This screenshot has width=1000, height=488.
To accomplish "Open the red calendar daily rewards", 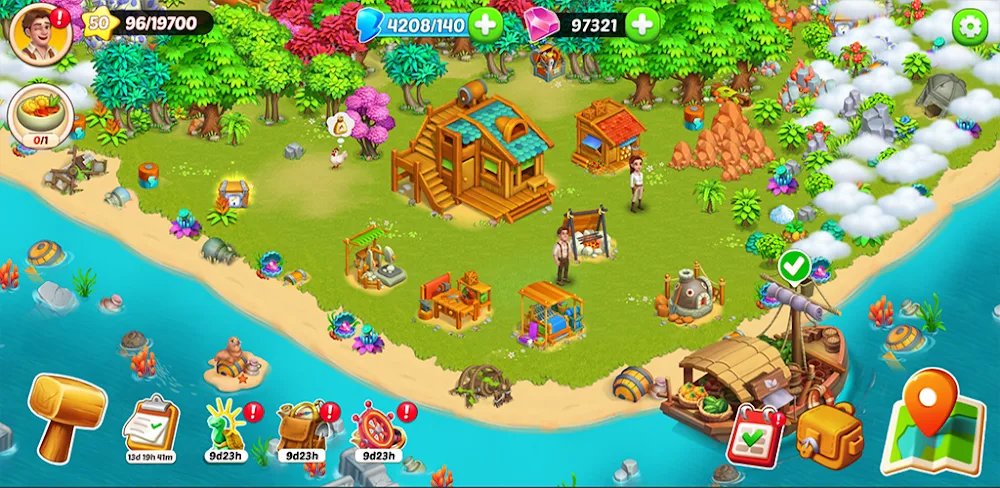I will [x=756, y=434].
